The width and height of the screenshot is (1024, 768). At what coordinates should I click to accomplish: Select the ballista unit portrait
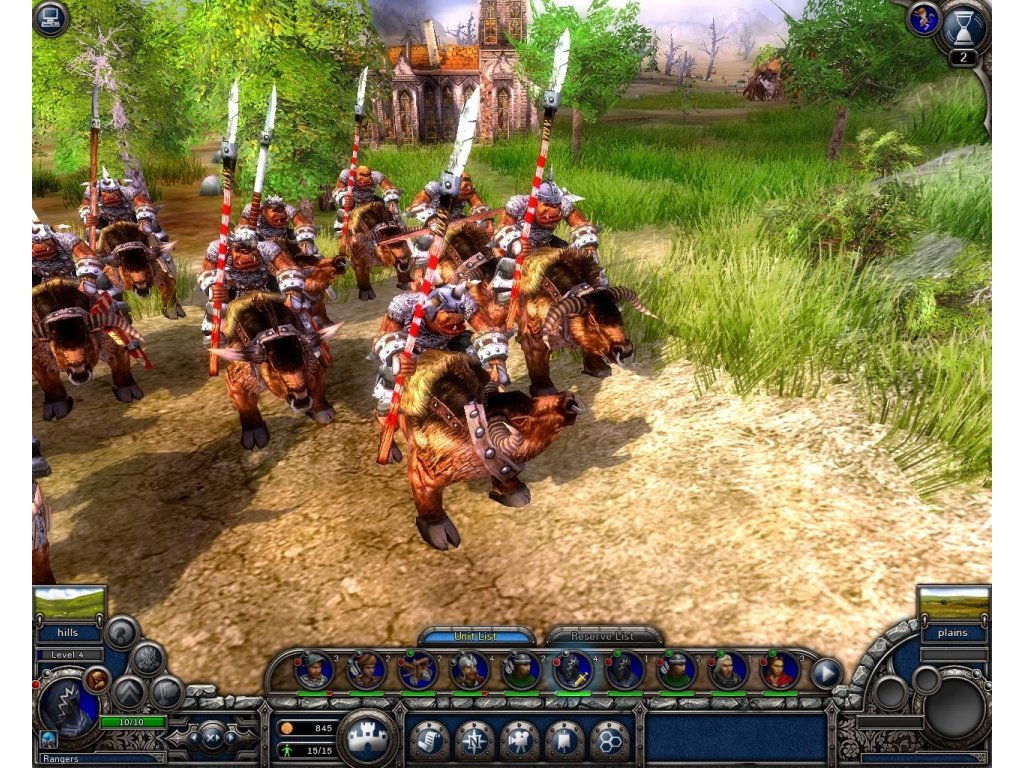click(x=417, y=670)
